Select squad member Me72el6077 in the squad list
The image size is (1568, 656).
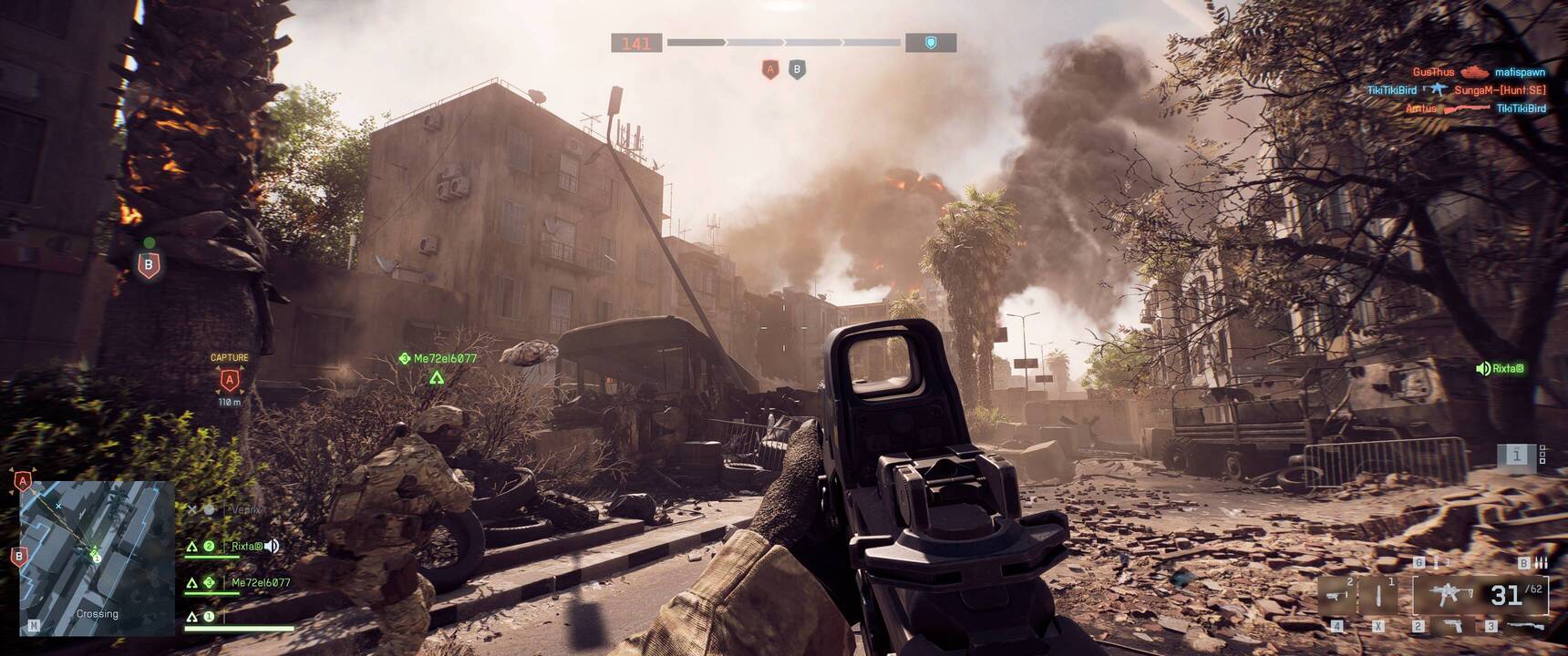260,582
